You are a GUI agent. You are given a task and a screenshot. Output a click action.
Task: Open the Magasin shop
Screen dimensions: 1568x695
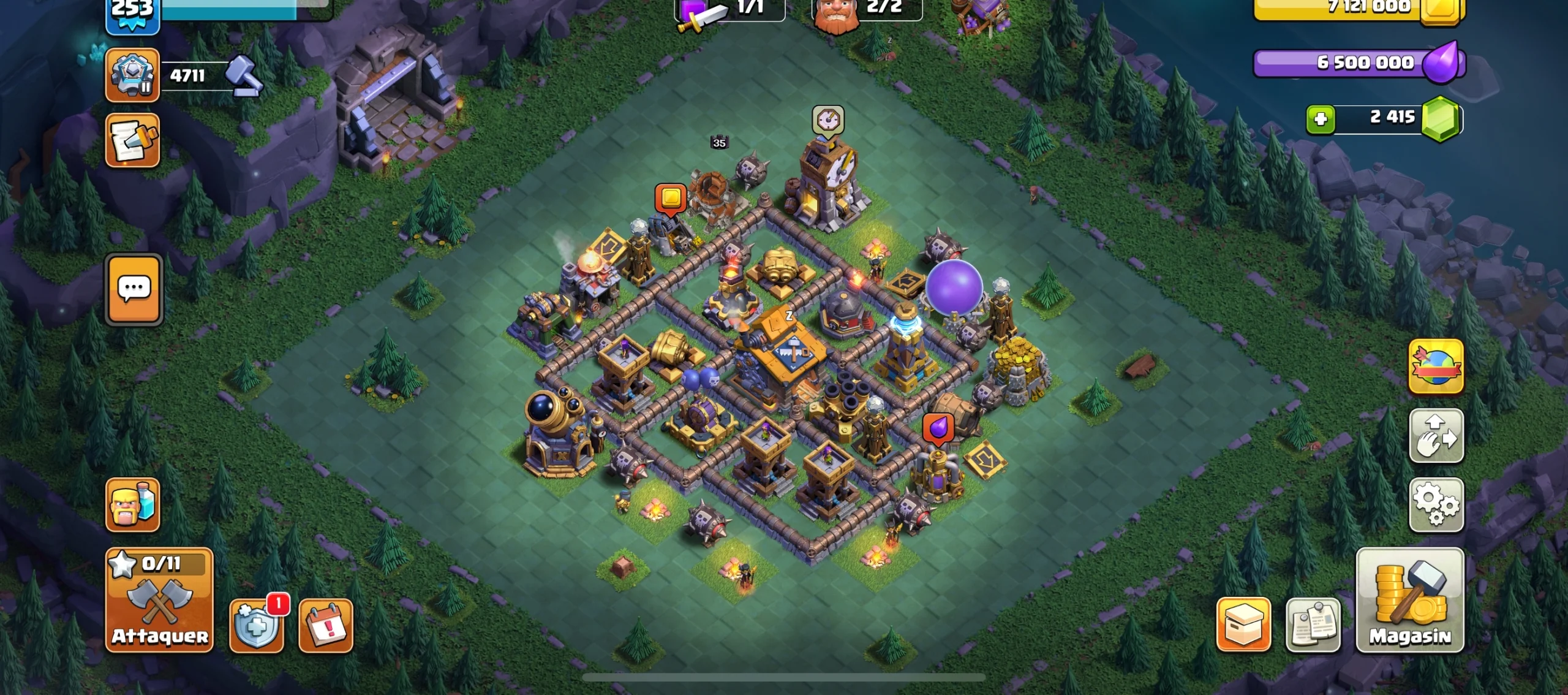[1409, 601]
